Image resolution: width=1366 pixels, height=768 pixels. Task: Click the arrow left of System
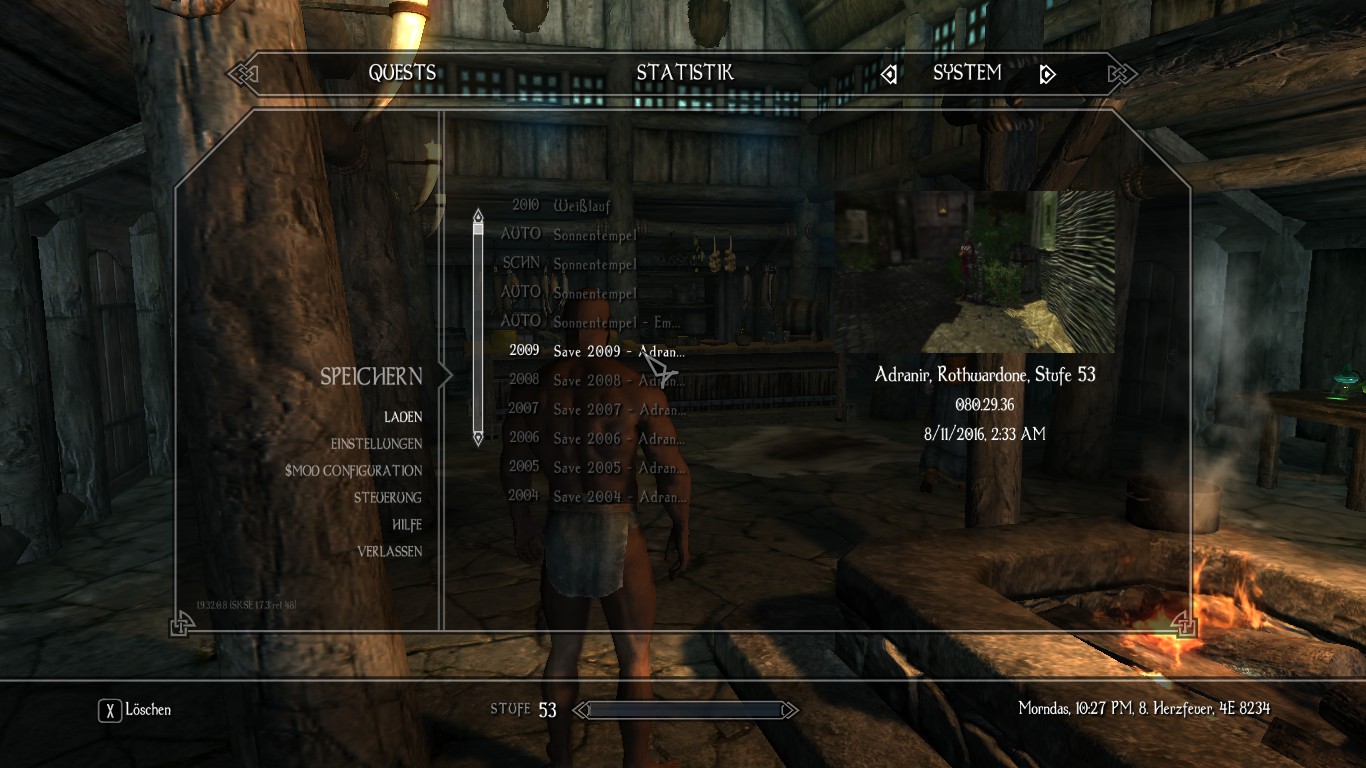click(x=889, y=74)
